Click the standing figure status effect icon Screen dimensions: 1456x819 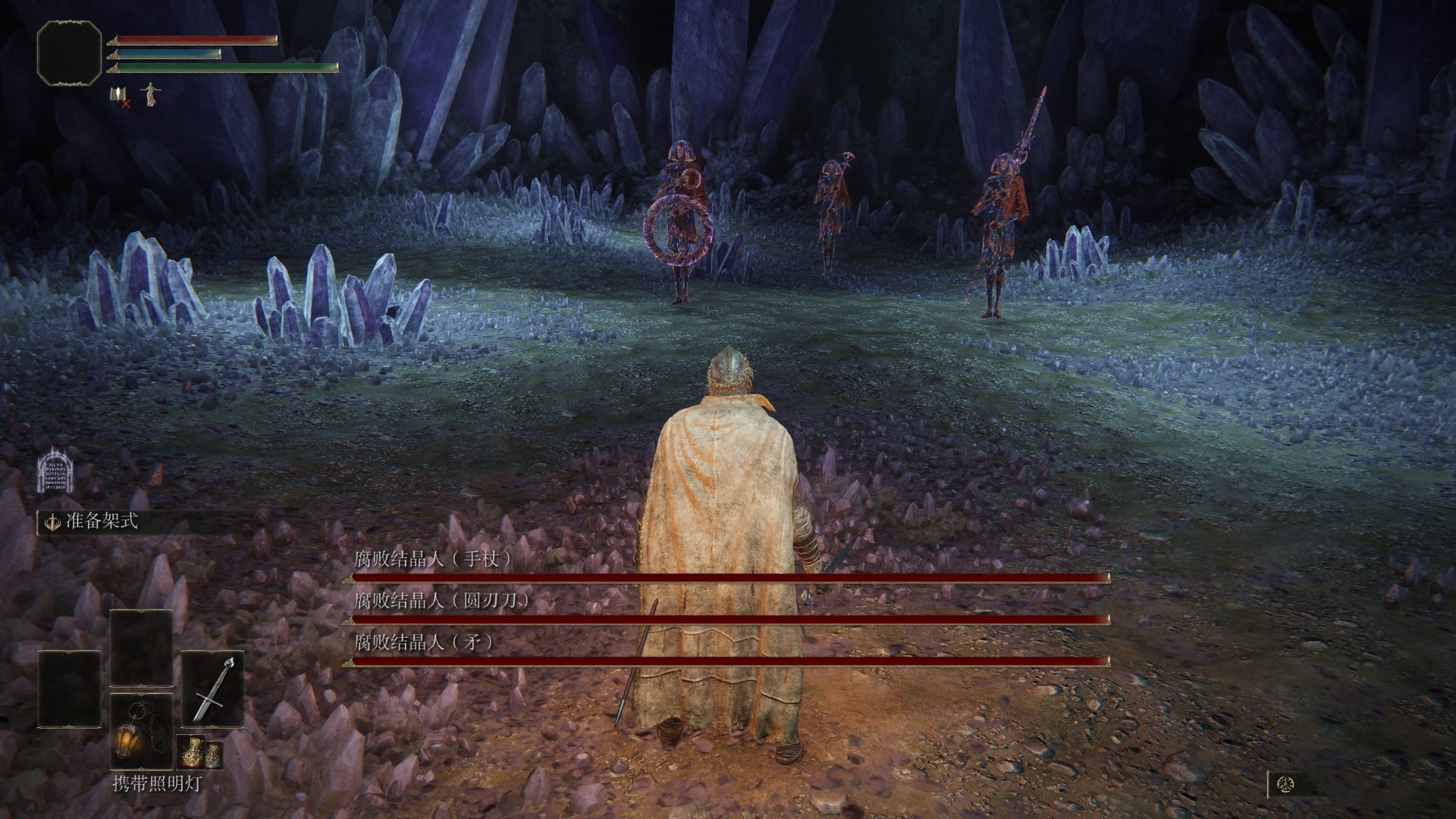pos(151,93)
